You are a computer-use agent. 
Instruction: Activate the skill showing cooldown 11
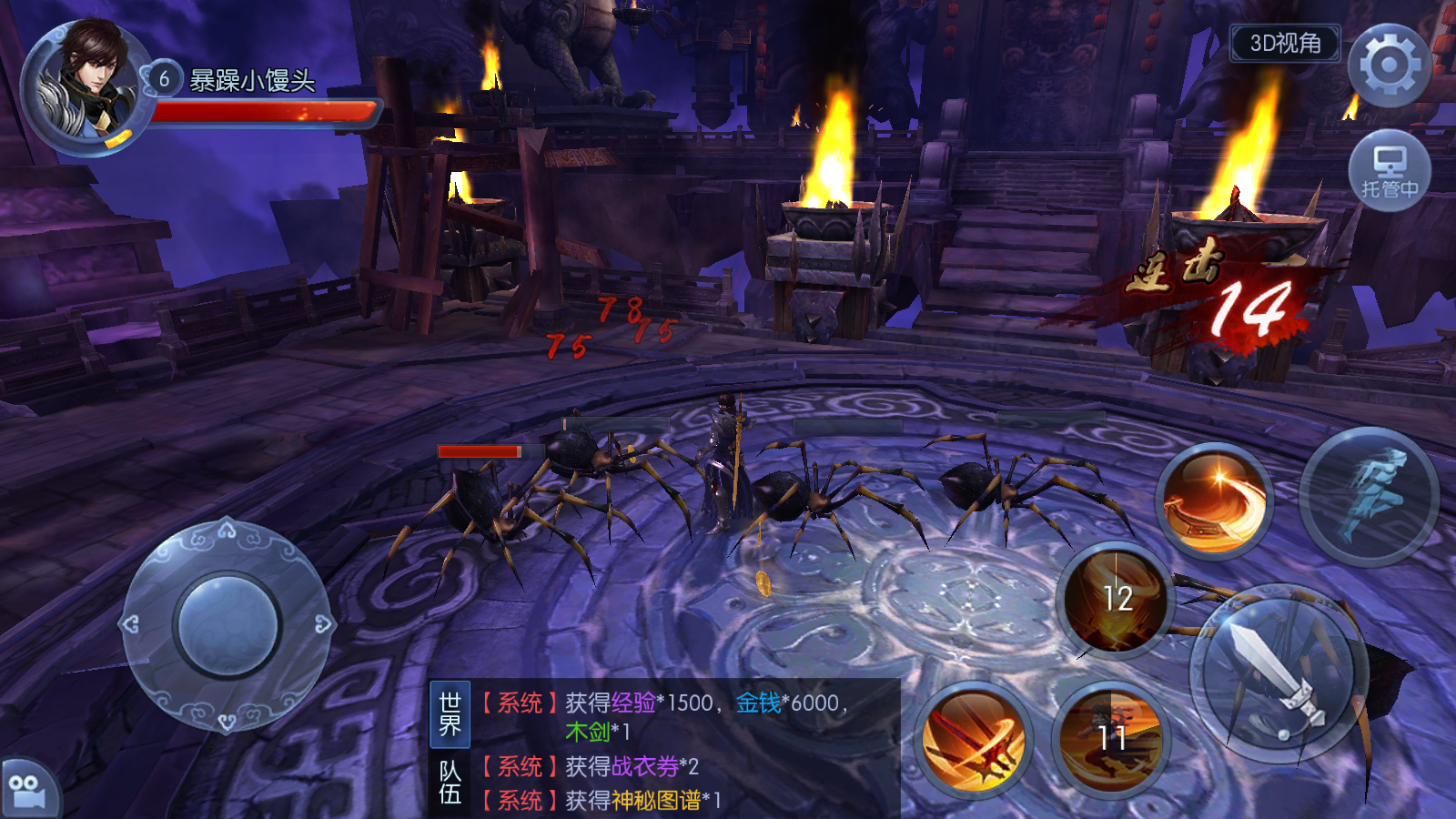tap(1111, 738)
